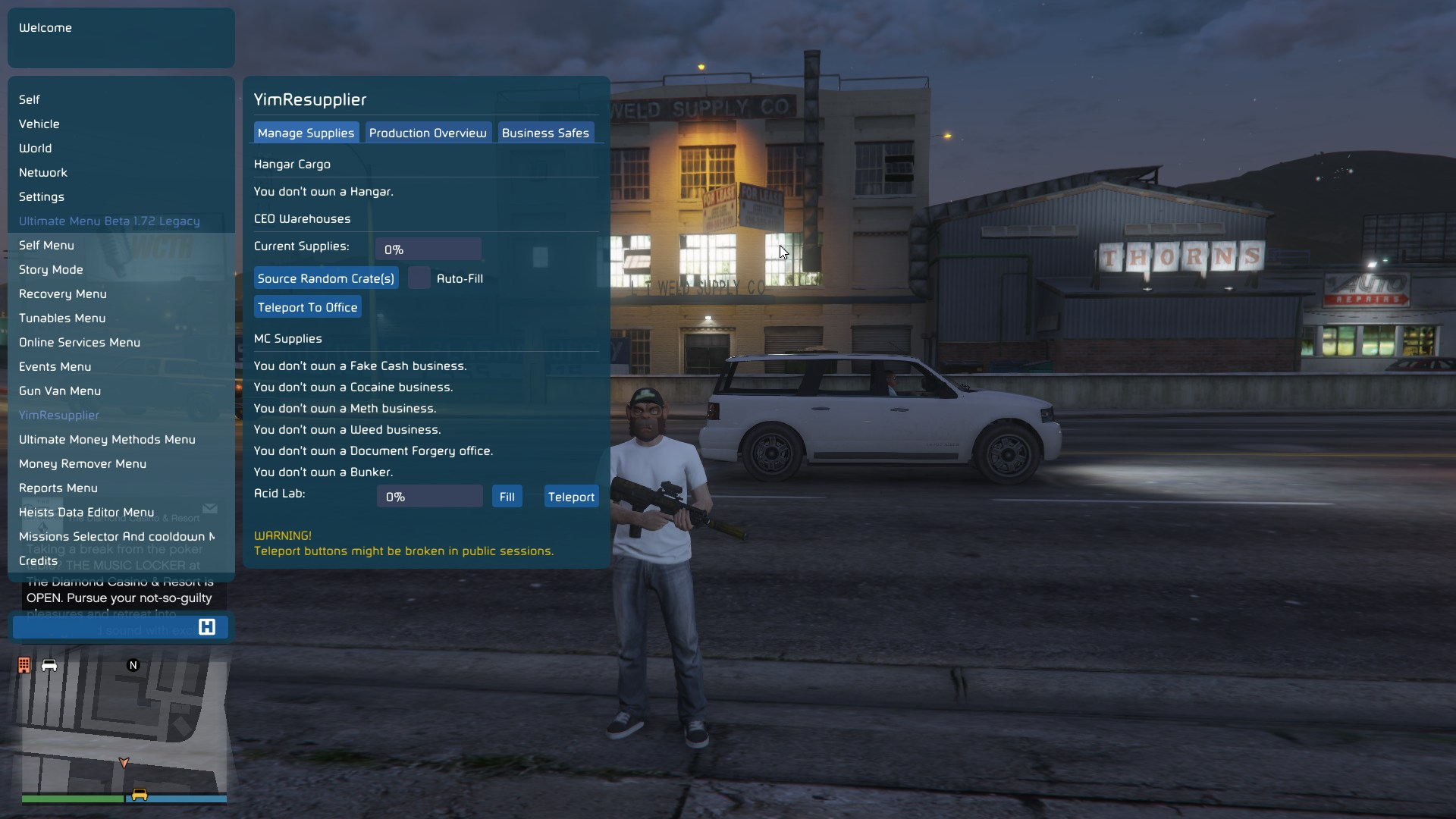Teleport to the Acid Lab
Viewport: 1456px width, 819px height.
point(571,497)
